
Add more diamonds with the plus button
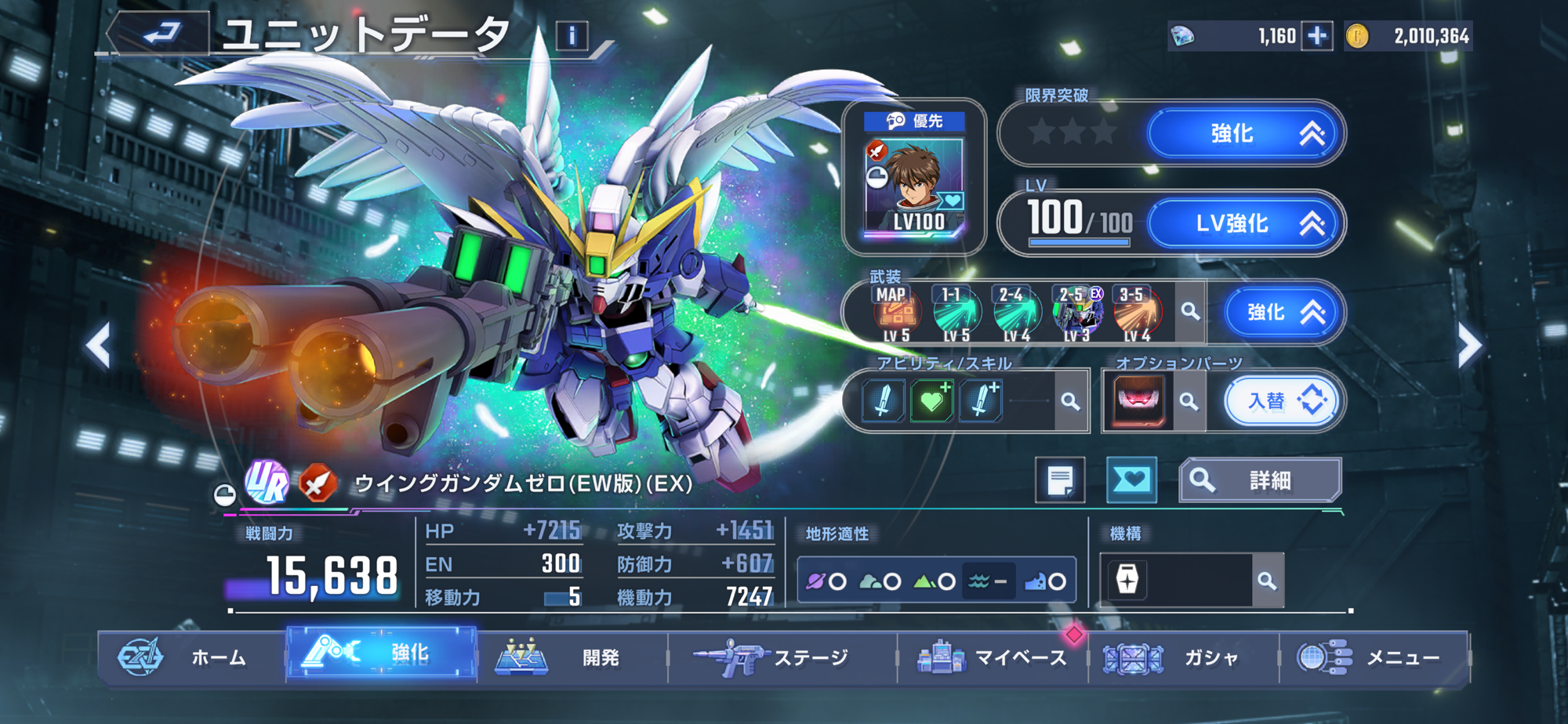point(1317,36)
